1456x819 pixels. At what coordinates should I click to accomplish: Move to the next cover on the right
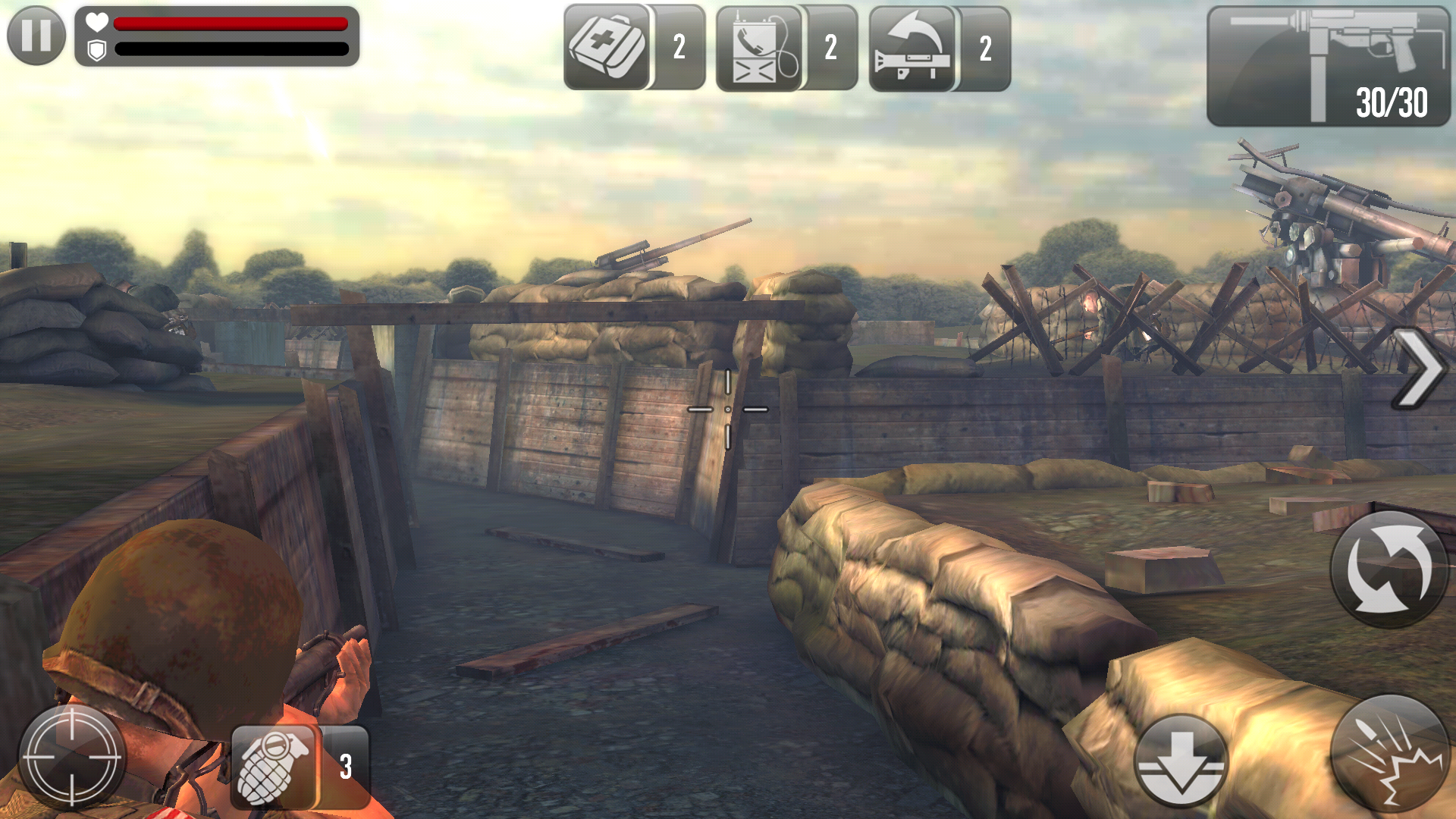tap(1419, 369)
